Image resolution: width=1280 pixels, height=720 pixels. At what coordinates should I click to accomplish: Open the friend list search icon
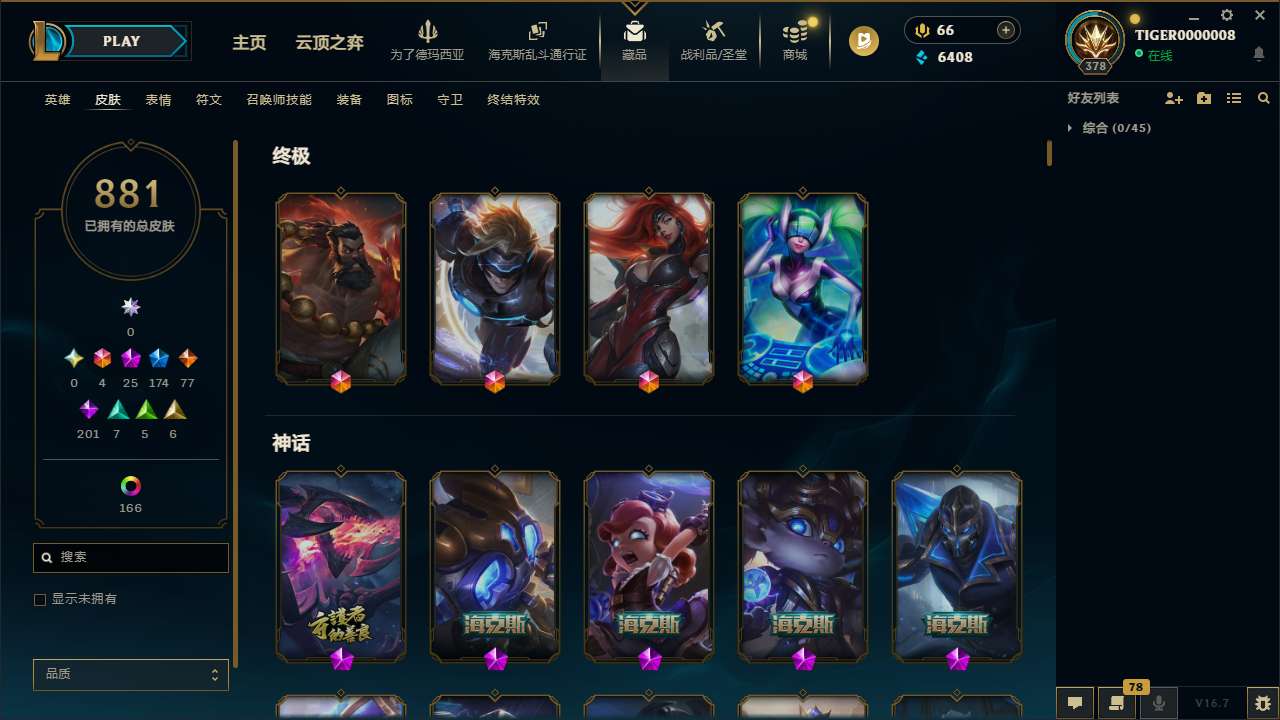tap(1264, 98)
